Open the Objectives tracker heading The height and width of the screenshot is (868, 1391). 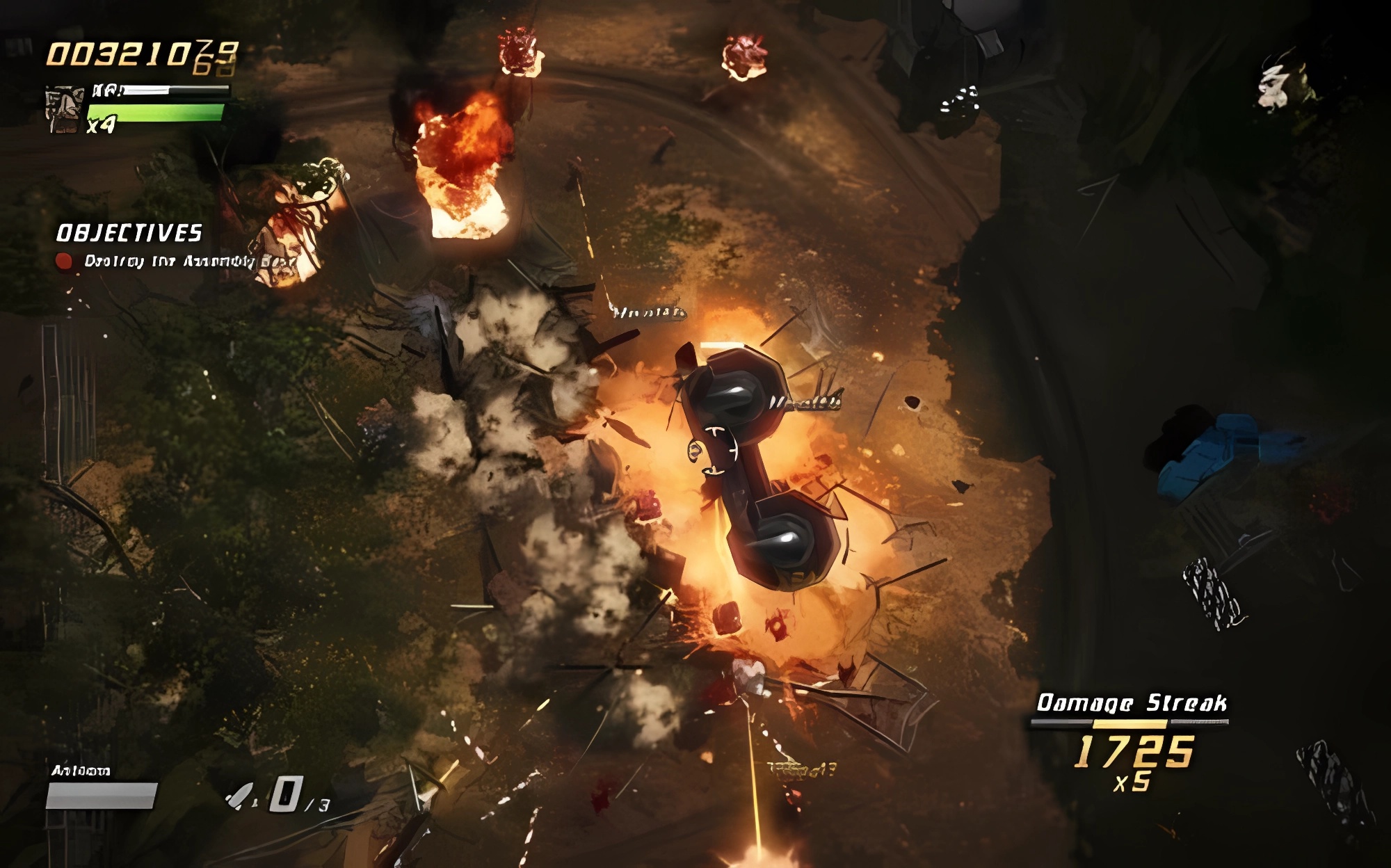pos(129,233)
